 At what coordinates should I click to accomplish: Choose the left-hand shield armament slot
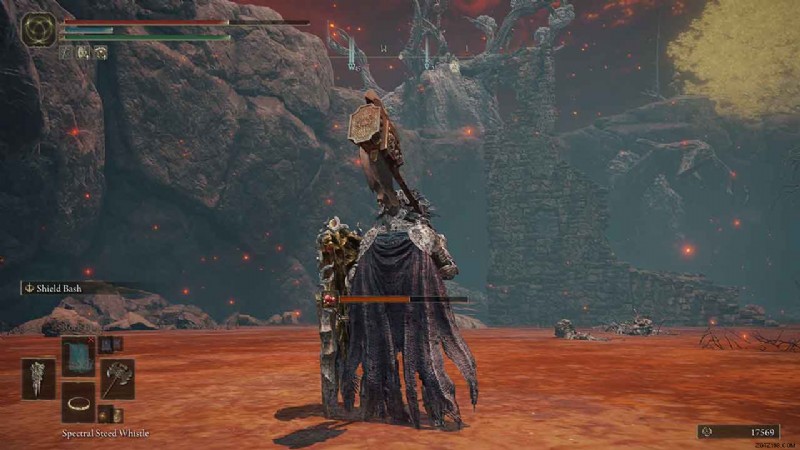click(39, 380)
